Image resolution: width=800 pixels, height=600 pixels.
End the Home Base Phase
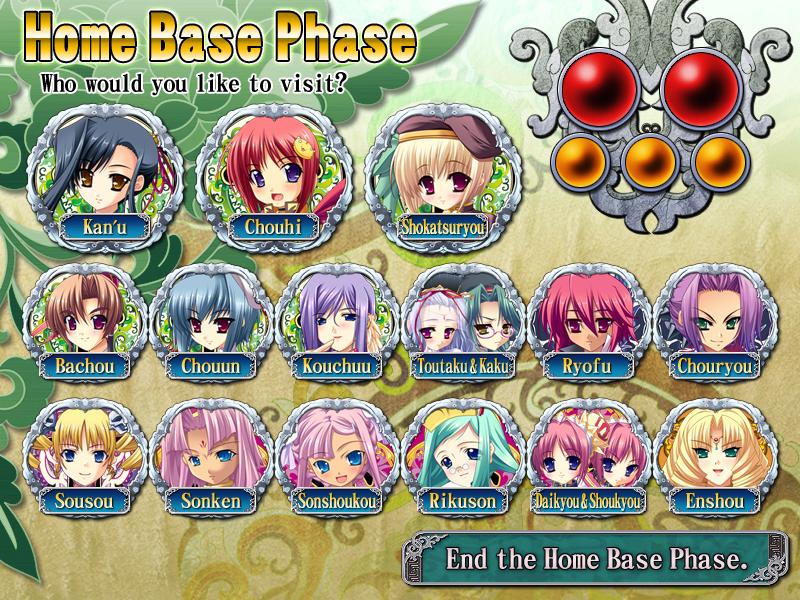pyautogui.click(x=596, y=558)
